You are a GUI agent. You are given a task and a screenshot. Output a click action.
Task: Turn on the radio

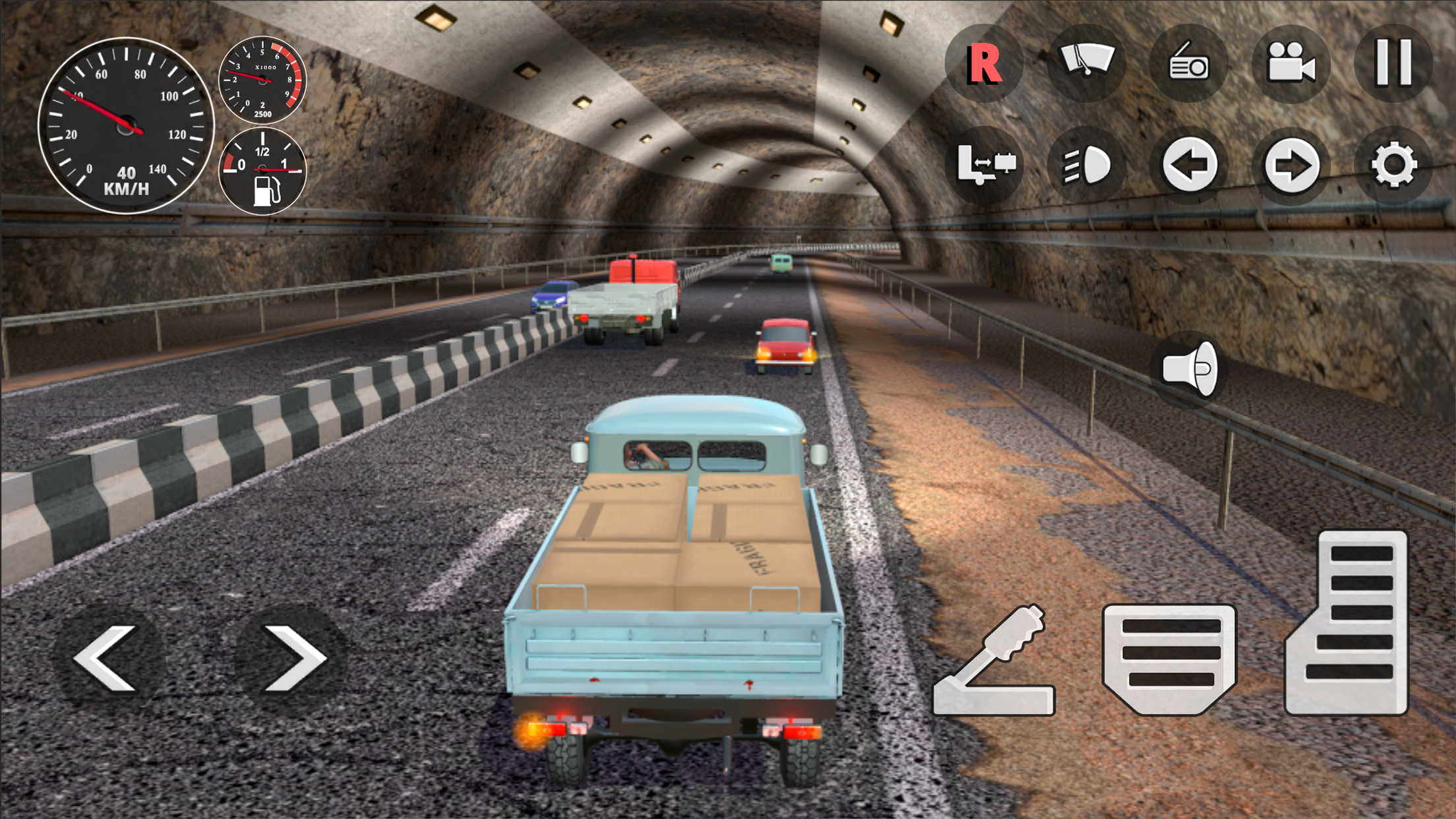click(x=1189, y=63)
